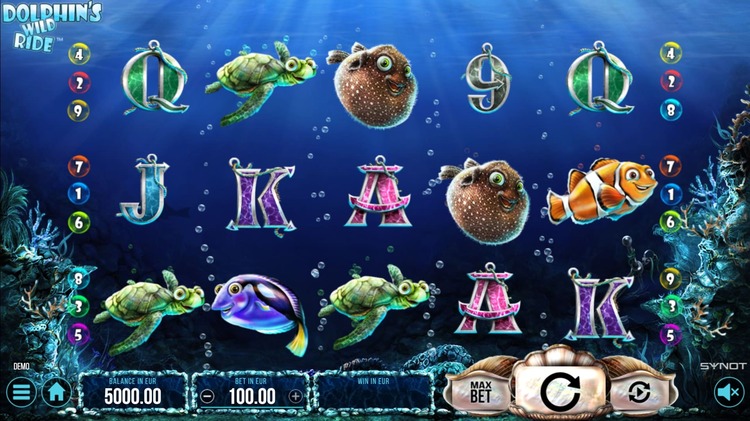Increase the bet with the plus button
750x421 pixels.
click(295, 395)
